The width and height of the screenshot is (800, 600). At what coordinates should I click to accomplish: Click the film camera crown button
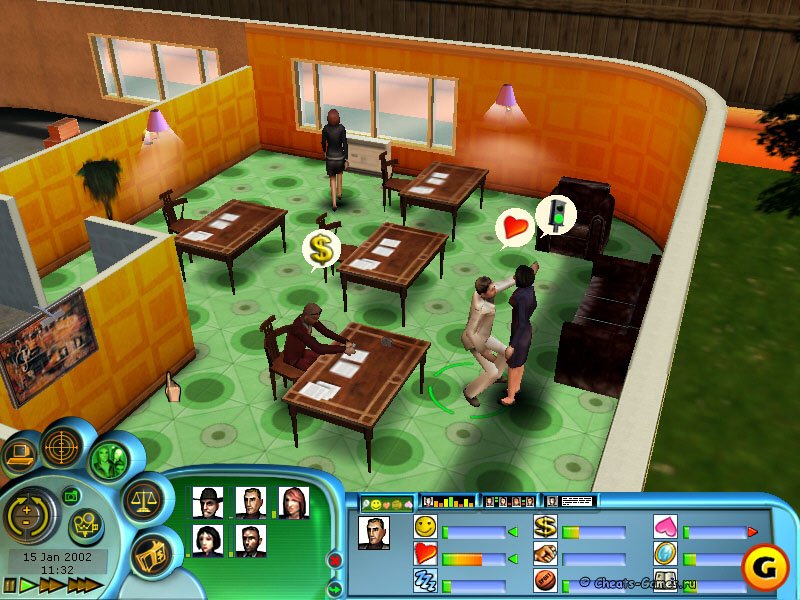pos(86,524)
